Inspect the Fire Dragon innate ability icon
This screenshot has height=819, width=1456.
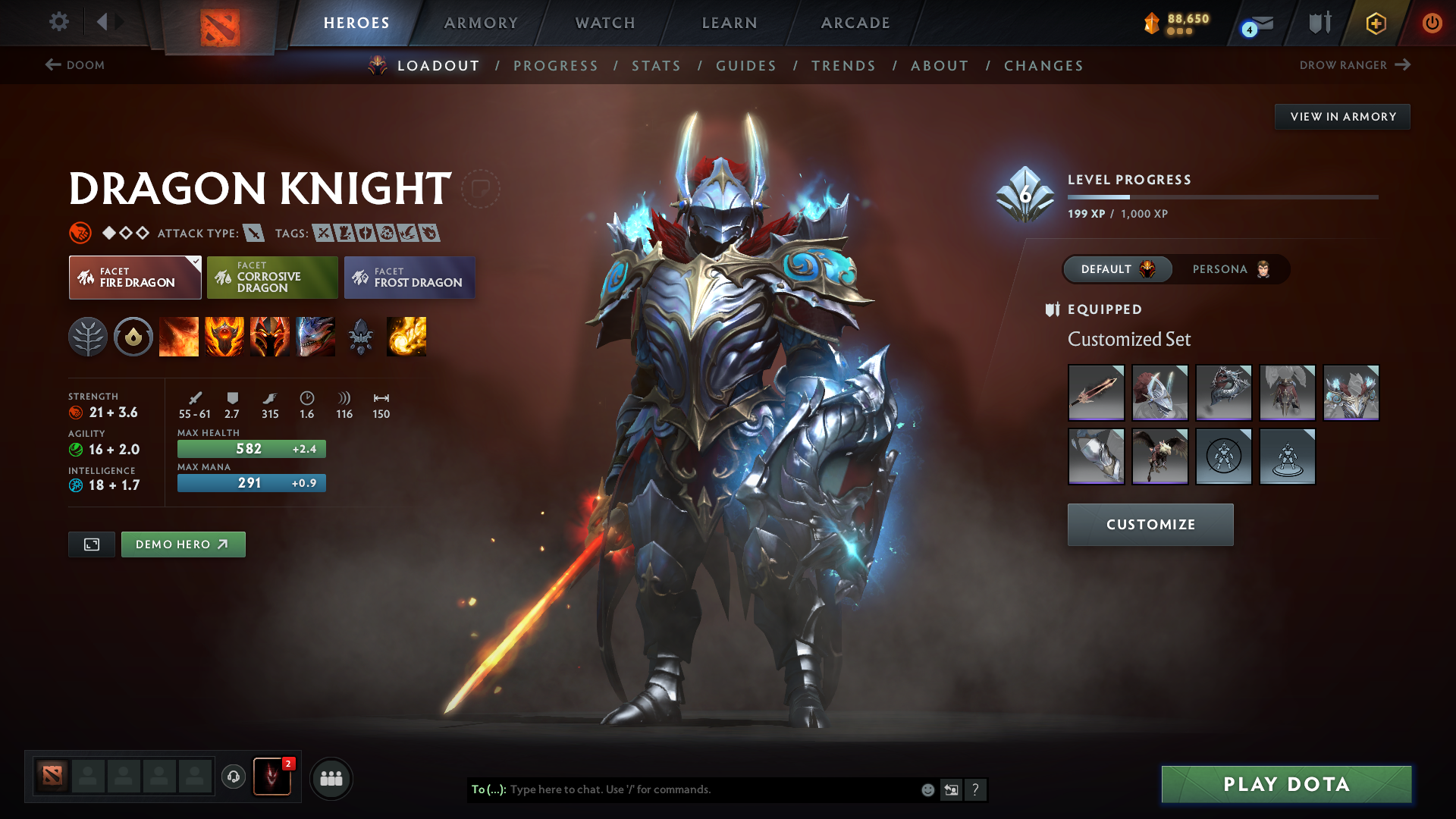tap(133, 337)
